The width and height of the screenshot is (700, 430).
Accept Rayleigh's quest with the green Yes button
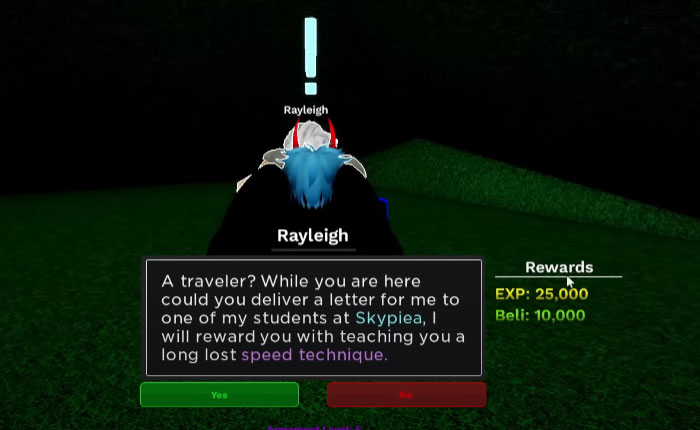(219, 394)
